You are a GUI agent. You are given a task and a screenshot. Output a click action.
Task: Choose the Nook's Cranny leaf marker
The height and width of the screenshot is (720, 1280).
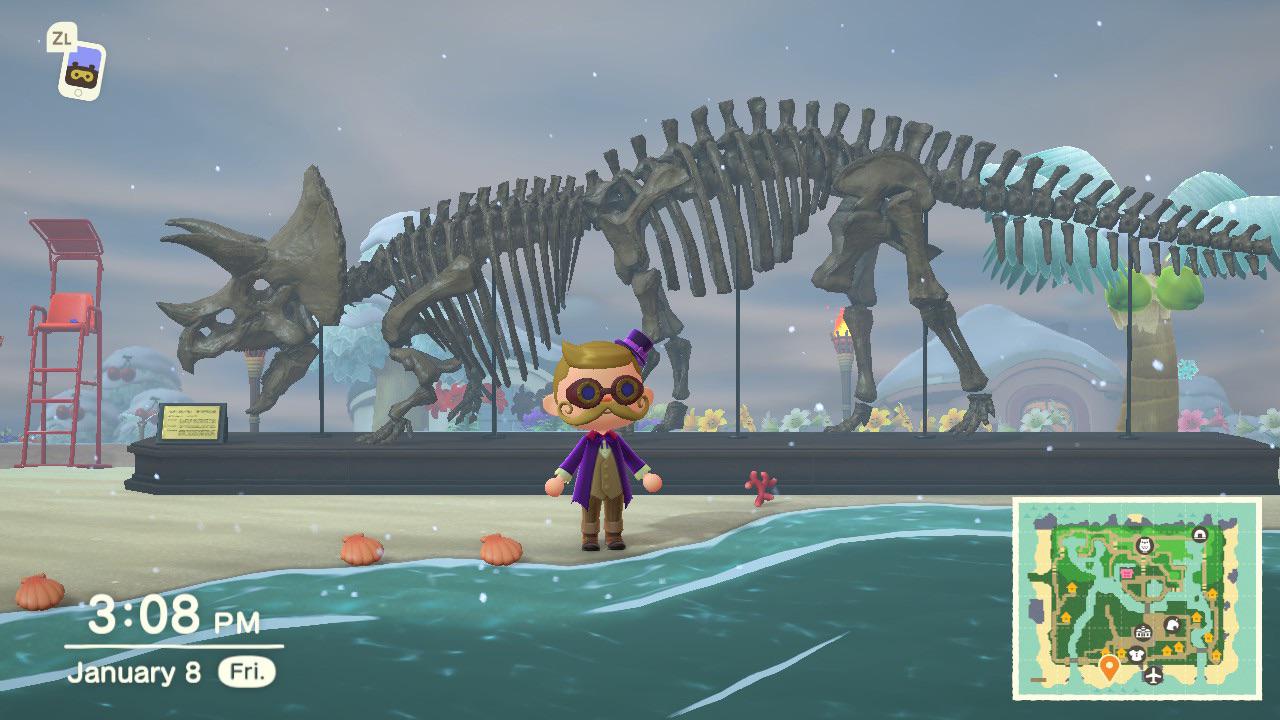(x=1174, y=626)
